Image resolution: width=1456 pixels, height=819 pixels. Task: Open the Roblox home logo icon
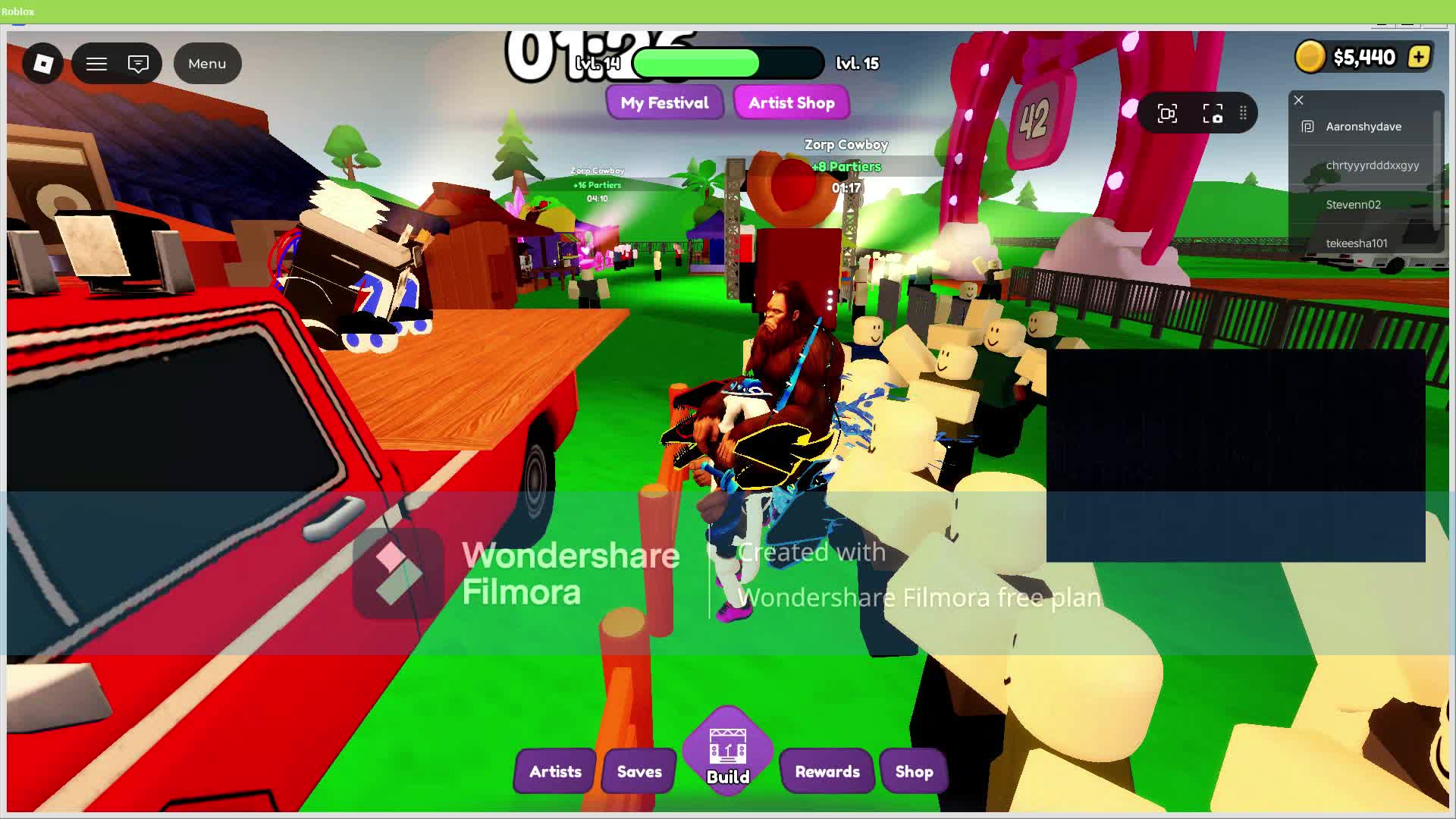pyautogui.click(x=42, y=64)
